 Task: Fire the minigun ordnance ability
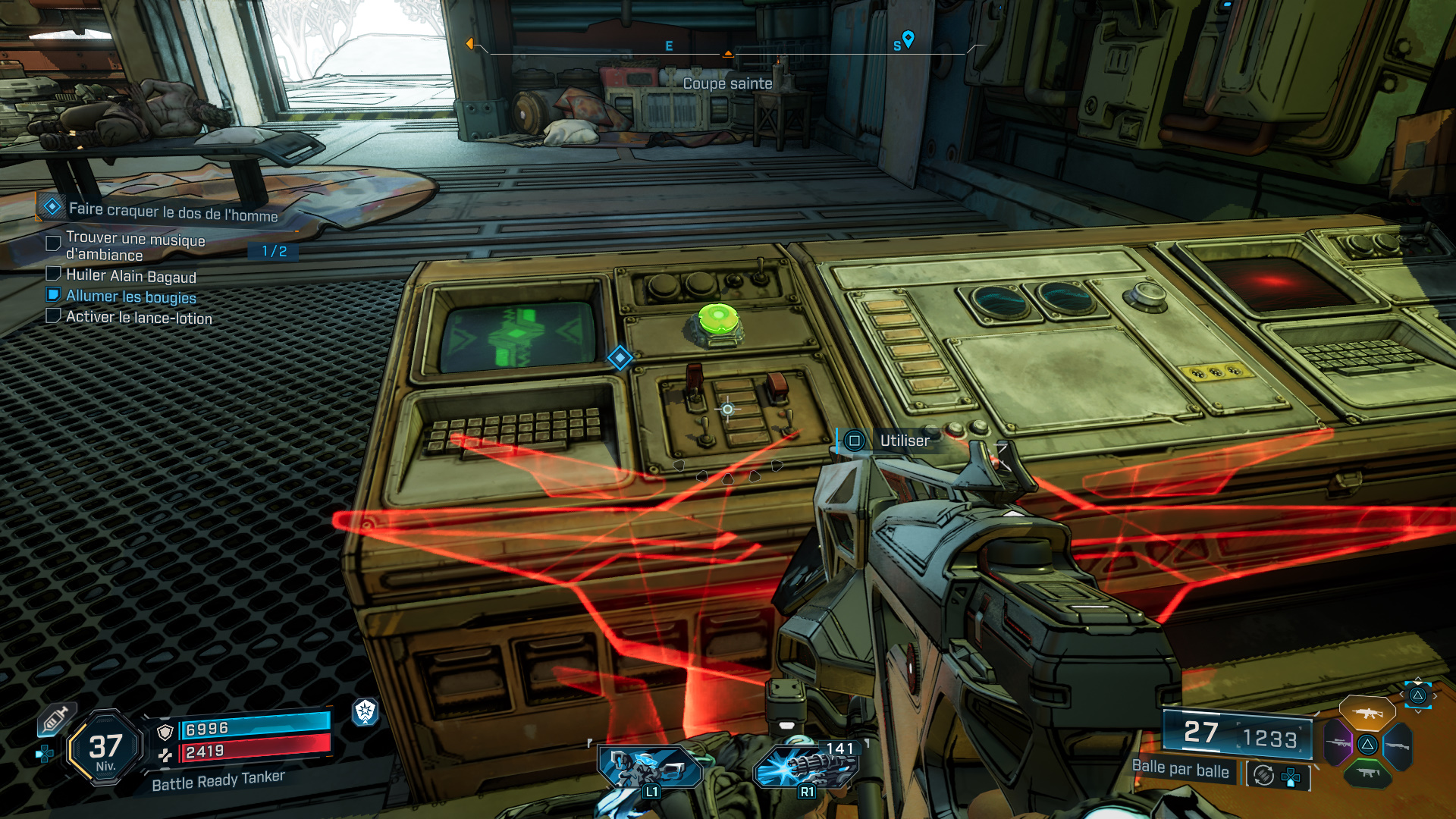click(x=806, y=766)
